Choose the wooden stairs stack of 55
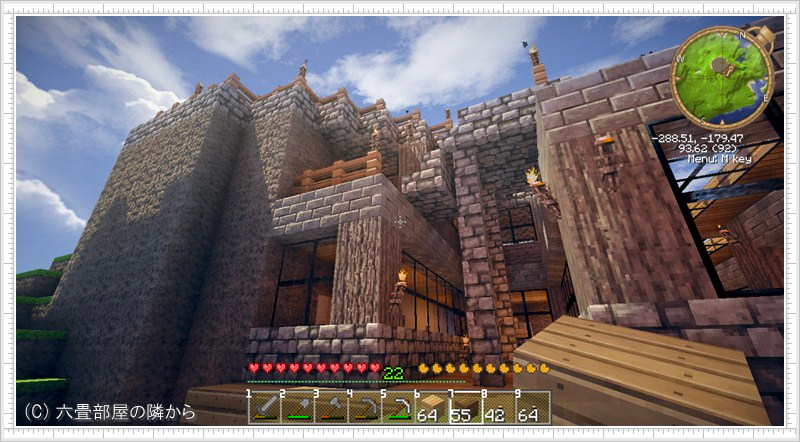This screenshot has width=800, height=442. [464, 406]
